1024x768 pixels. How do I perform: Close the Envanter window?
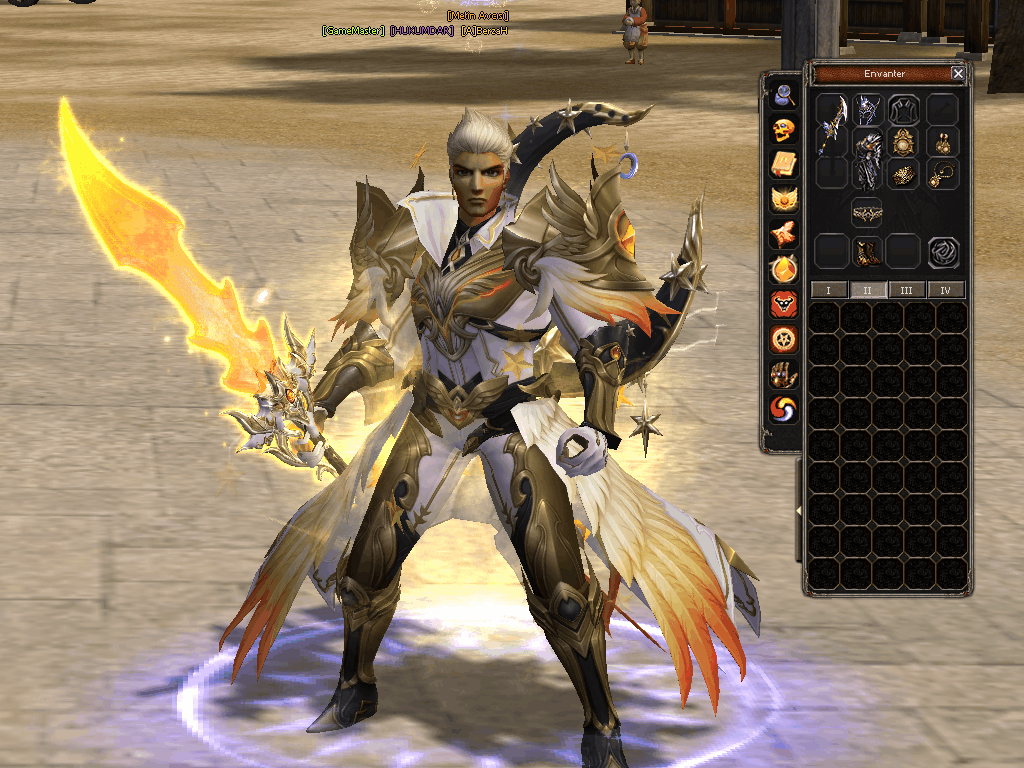click(958, 74)
